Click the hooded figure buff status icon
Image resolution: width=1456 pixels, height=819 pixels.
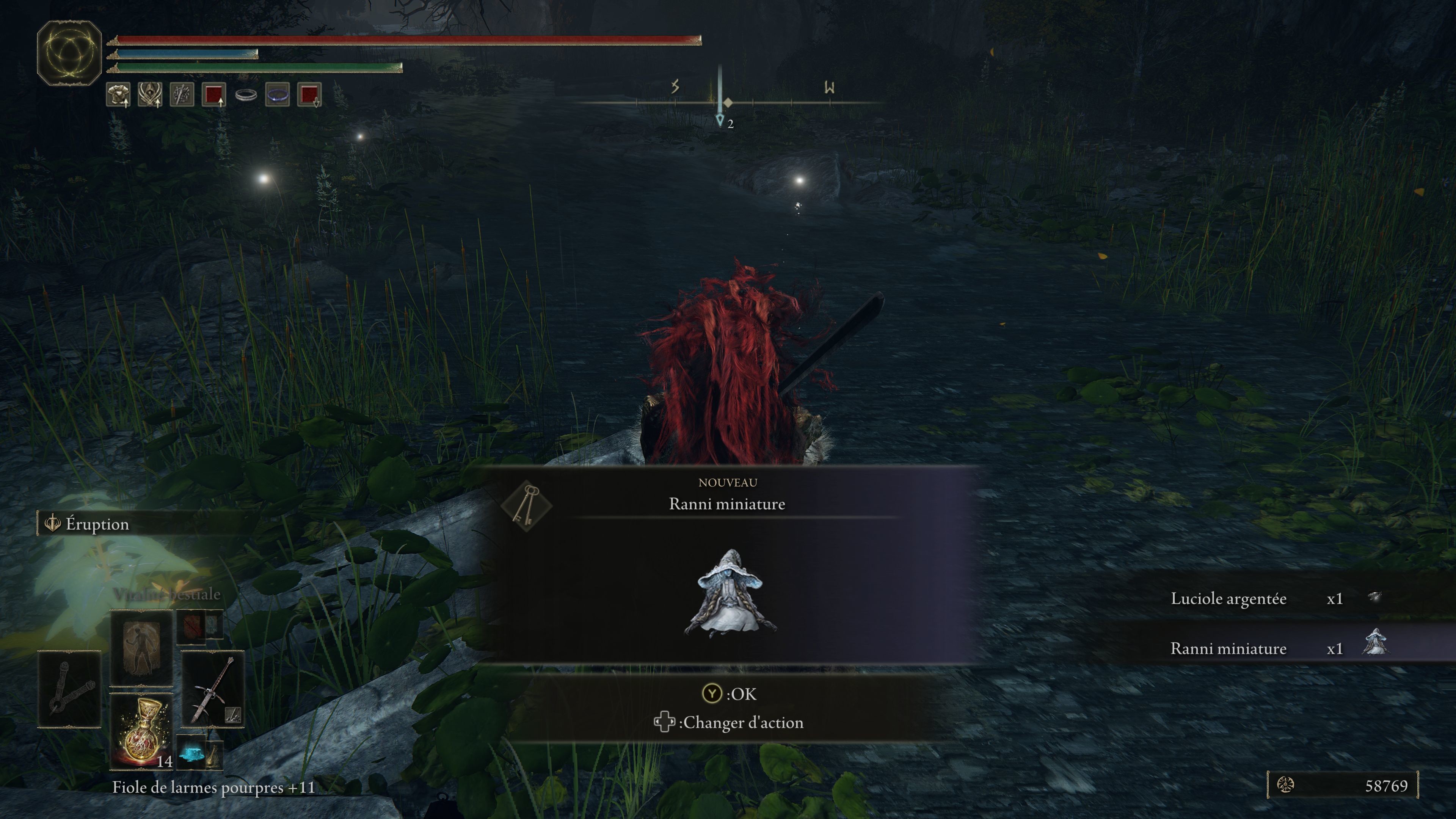pos(150,94)
